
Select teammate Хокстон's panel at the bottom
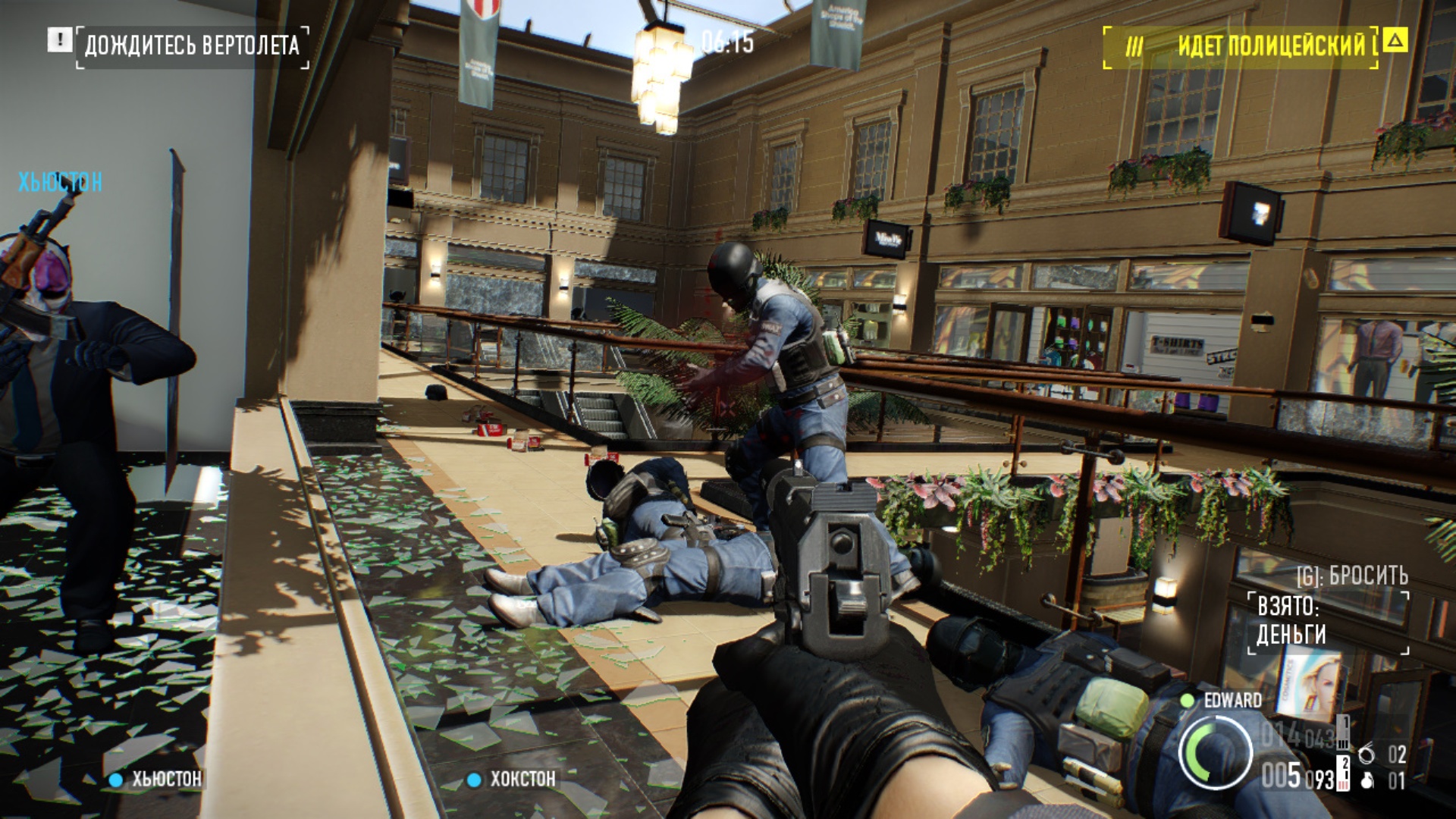[513, 779]
